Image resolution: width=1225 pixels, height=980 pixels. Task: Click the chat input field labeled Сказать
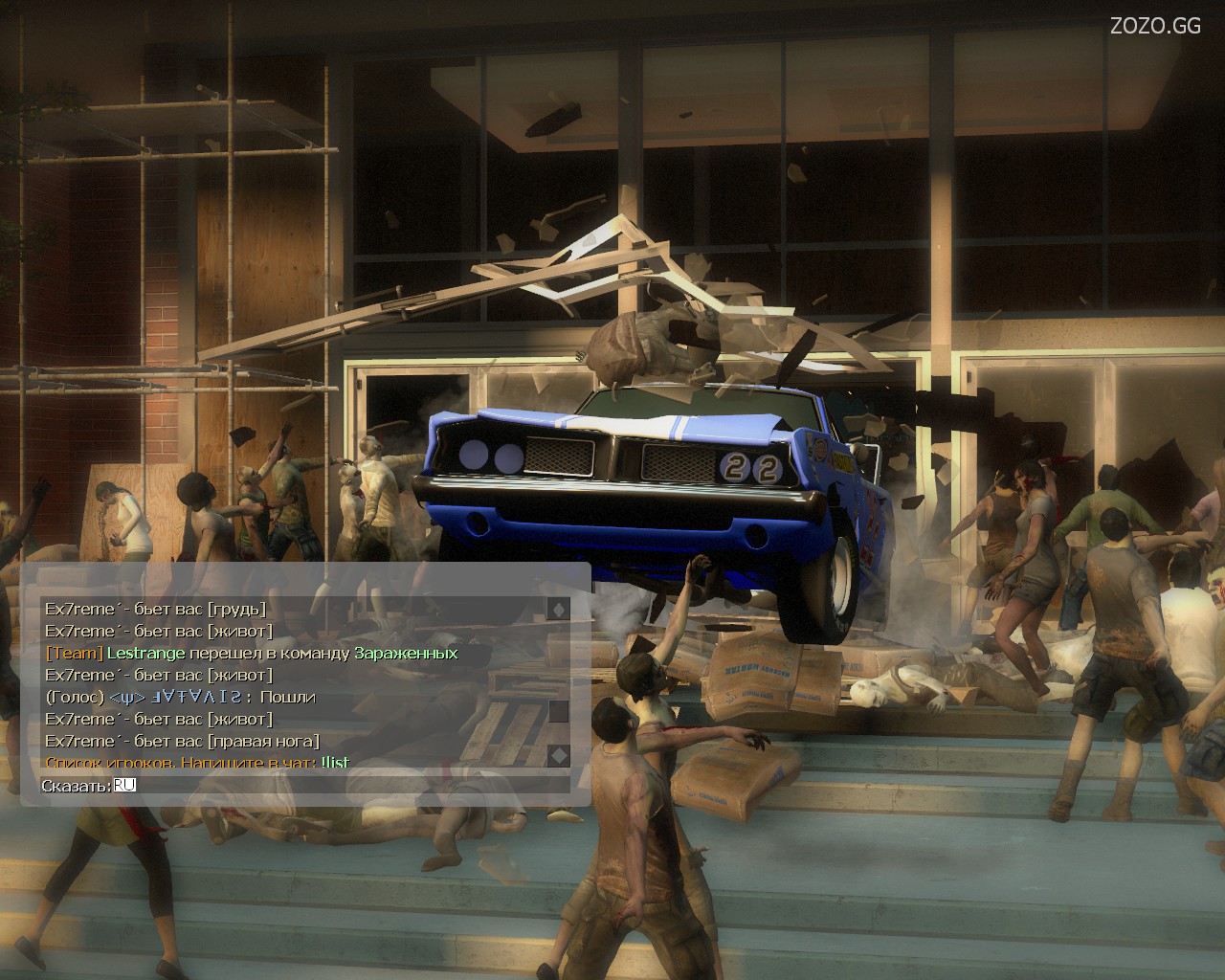[x=345, y=786]
